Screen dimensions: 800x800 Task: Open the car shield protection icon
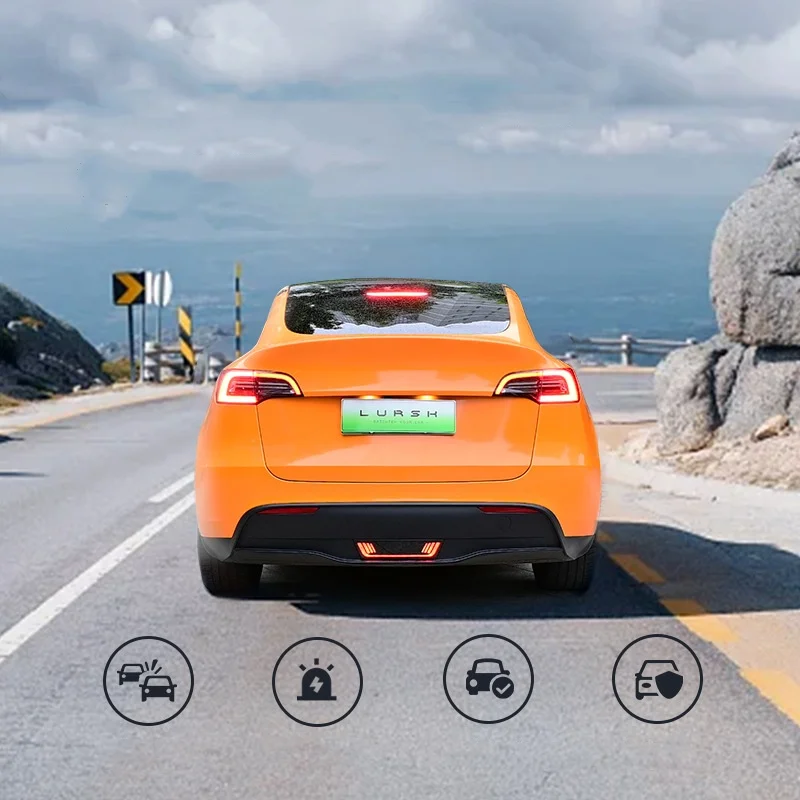[x=657, y=679]
